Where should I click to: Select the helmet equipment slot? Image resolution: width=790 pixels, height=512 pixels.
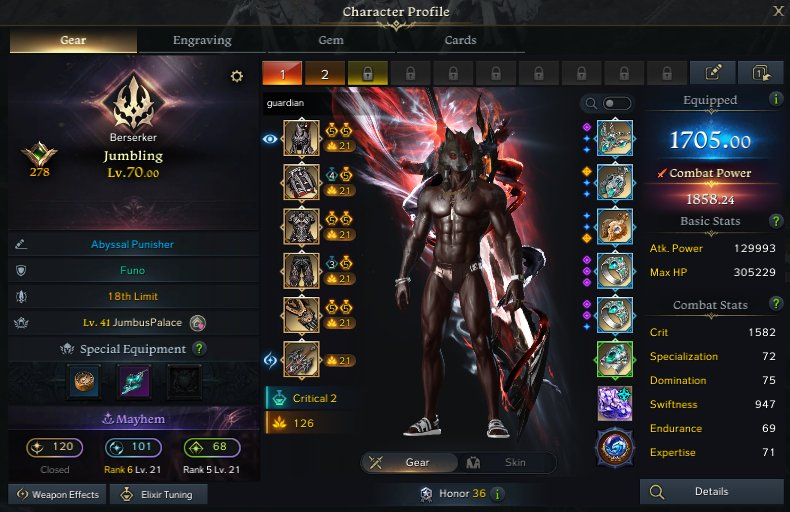click(x=301, y=139)
